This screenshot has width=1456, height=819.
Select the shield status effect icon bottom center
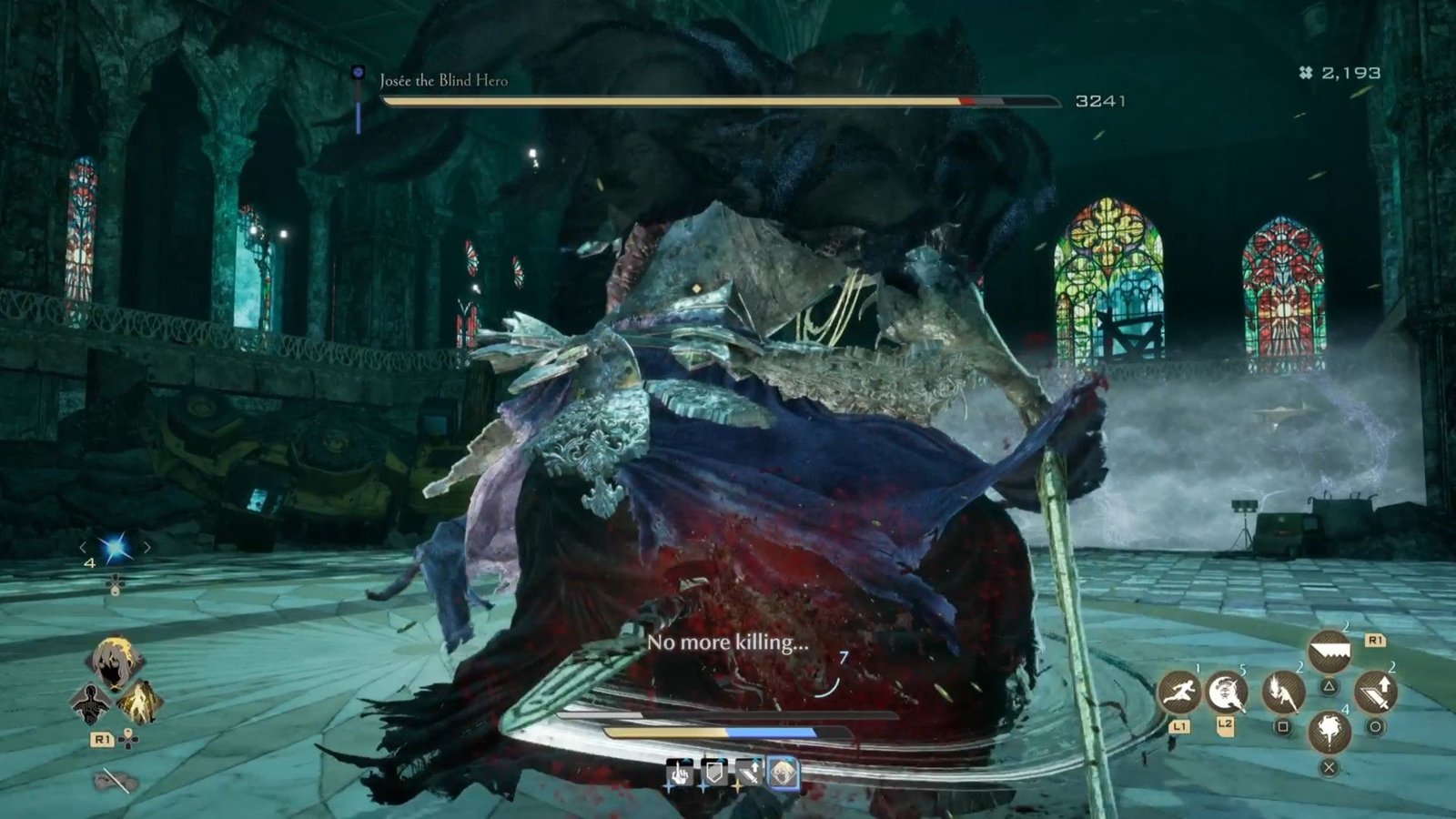[714, 773]
